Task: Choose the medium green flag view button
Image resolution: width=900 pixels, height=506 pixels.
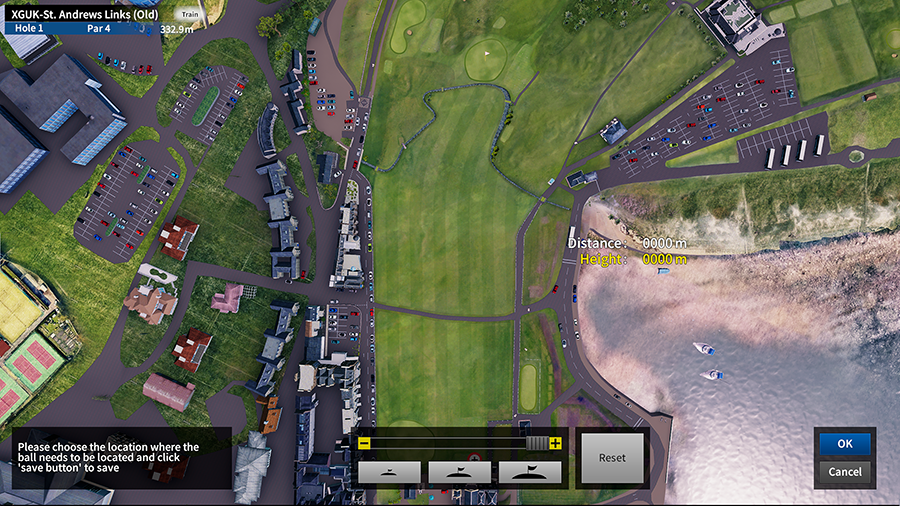Action: point(459,472)
